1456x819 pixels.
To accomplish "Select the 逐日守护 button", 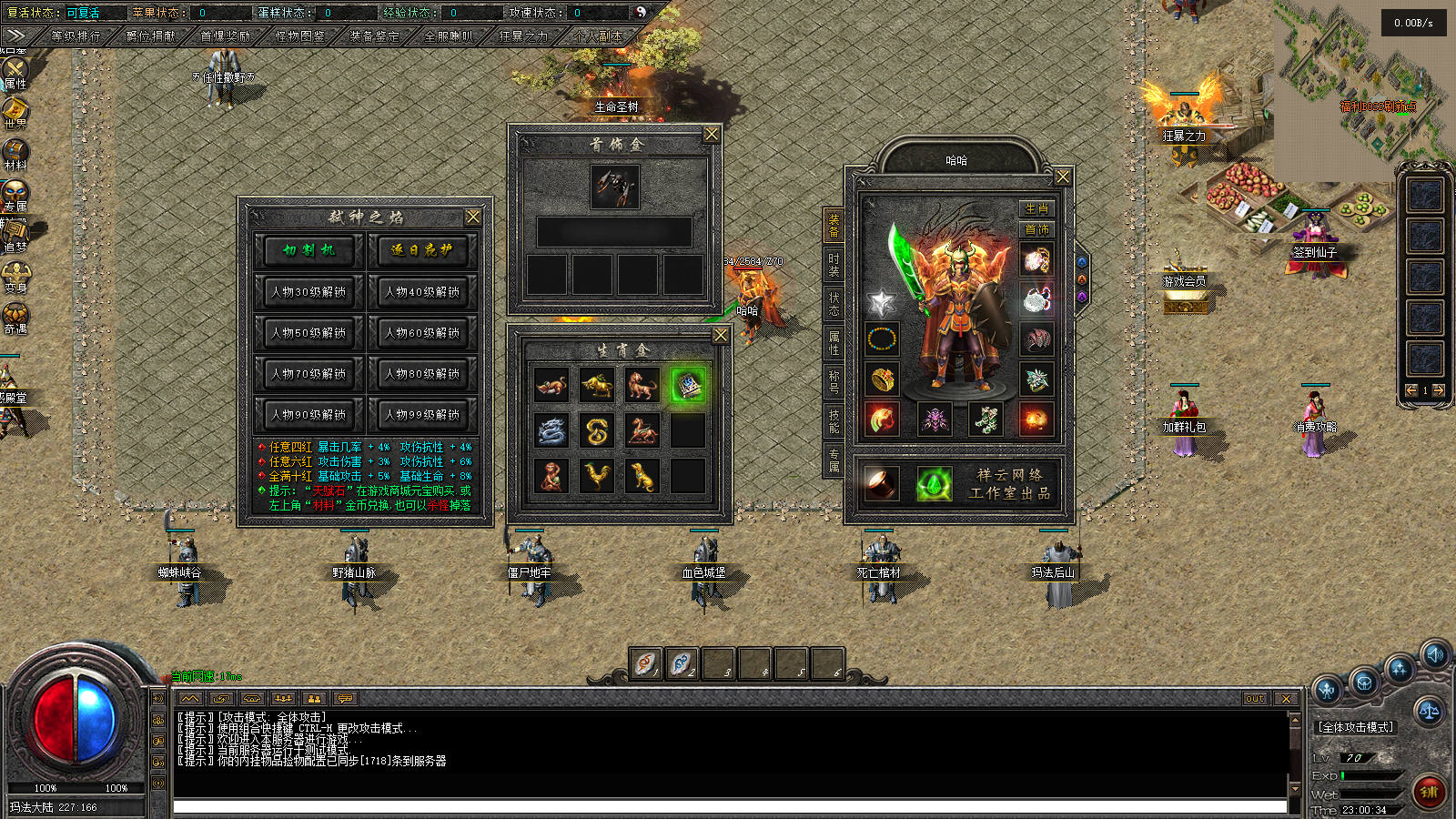I will [422, 250].
